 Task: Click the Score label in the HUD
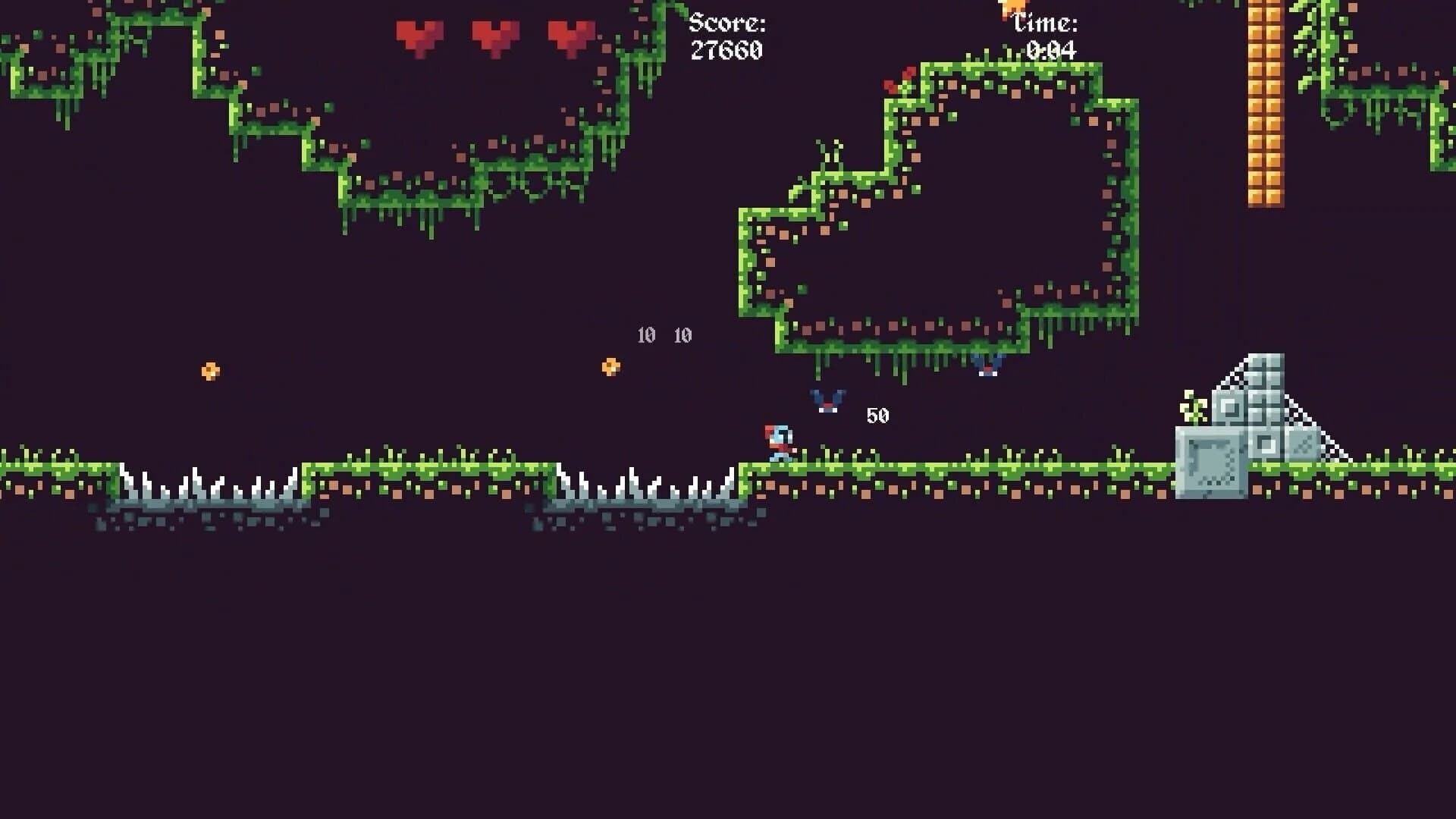726,23
